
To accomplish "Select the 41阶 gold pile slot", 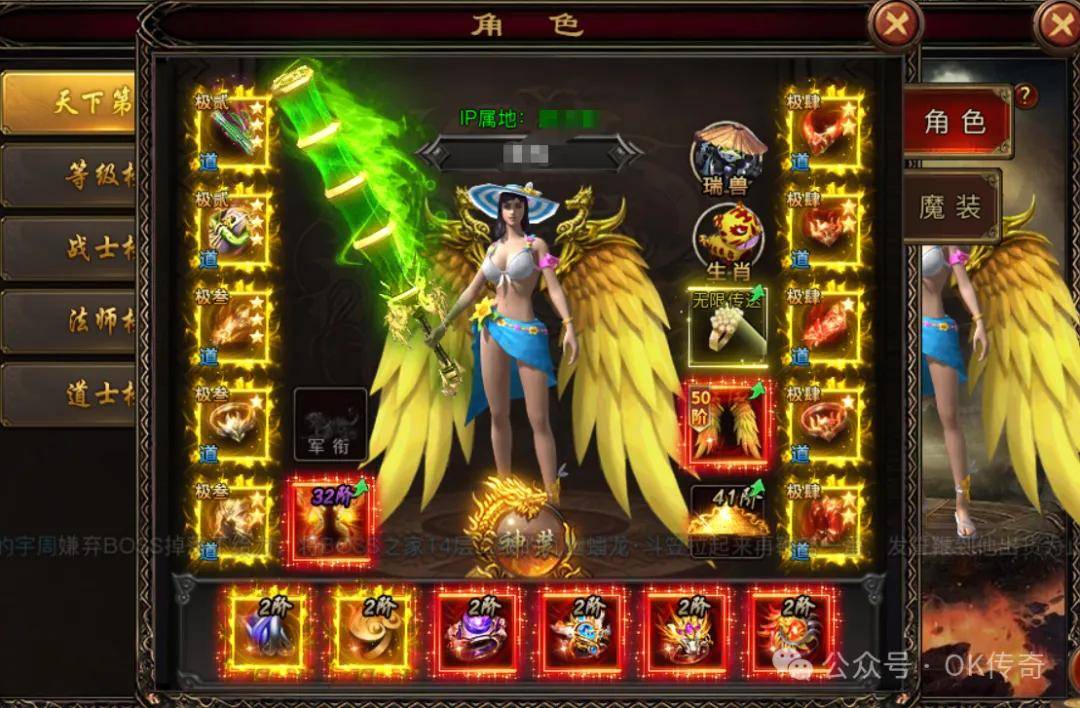I will [729, 512].
